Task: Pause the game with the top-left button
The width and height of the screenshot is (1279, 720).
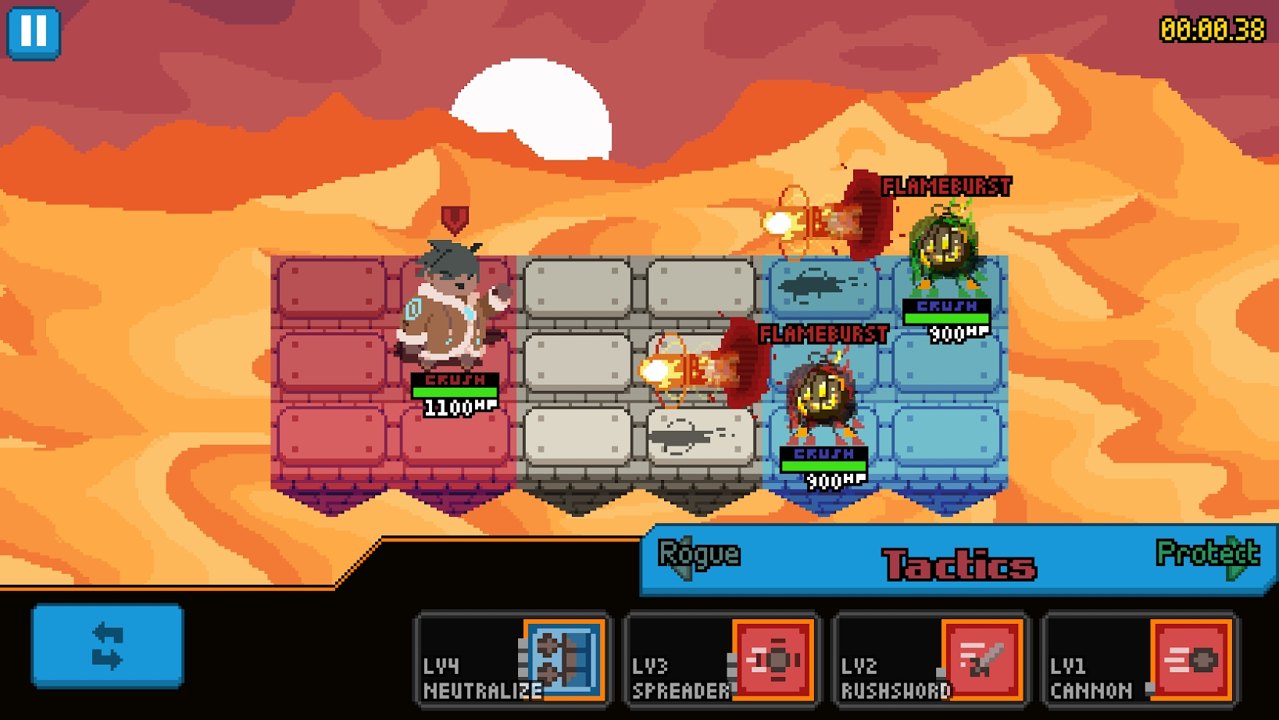Action: (34, 32)
